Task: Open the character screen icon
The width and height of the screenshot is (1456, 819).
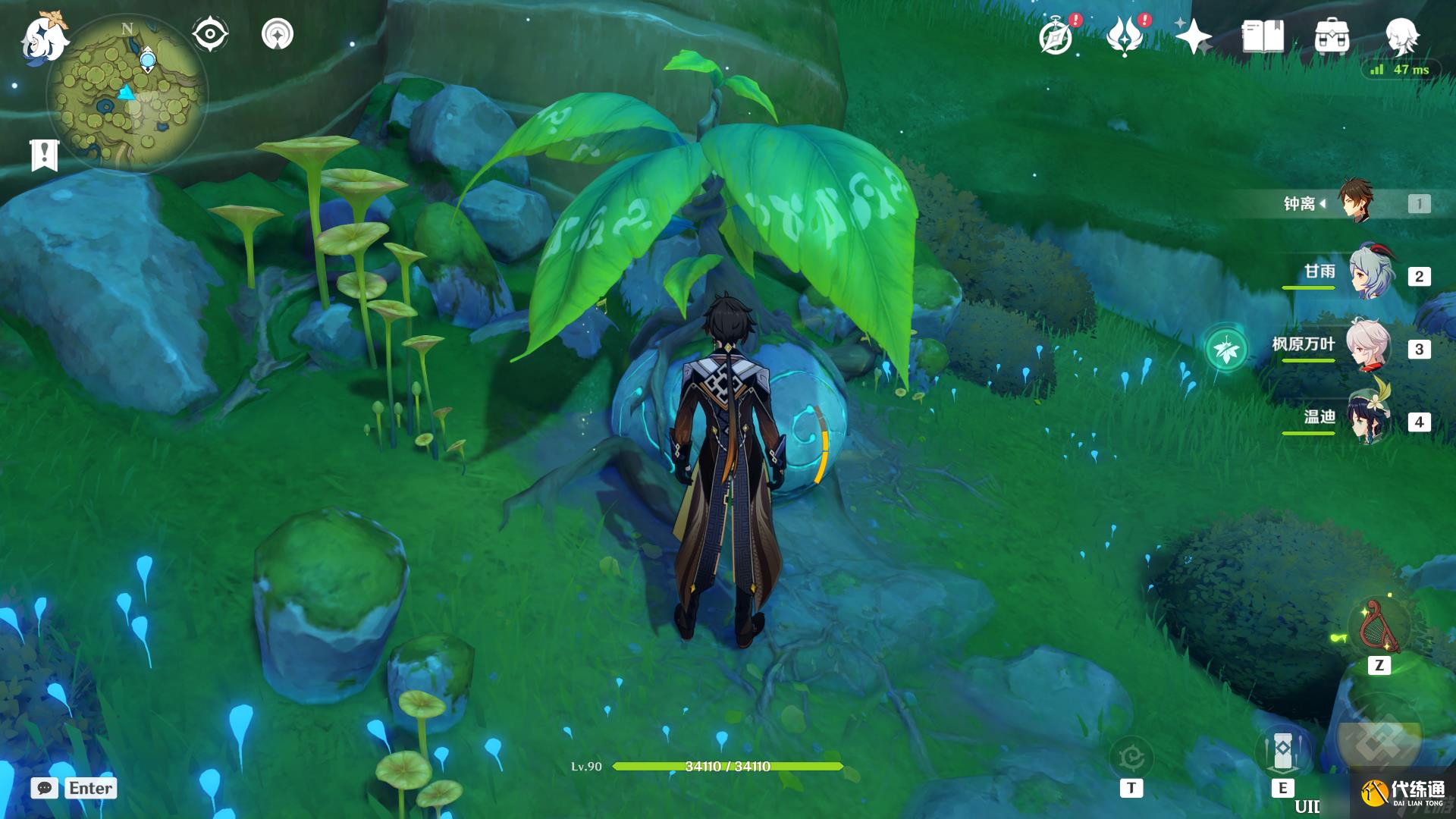Action: click(1401, 36)
